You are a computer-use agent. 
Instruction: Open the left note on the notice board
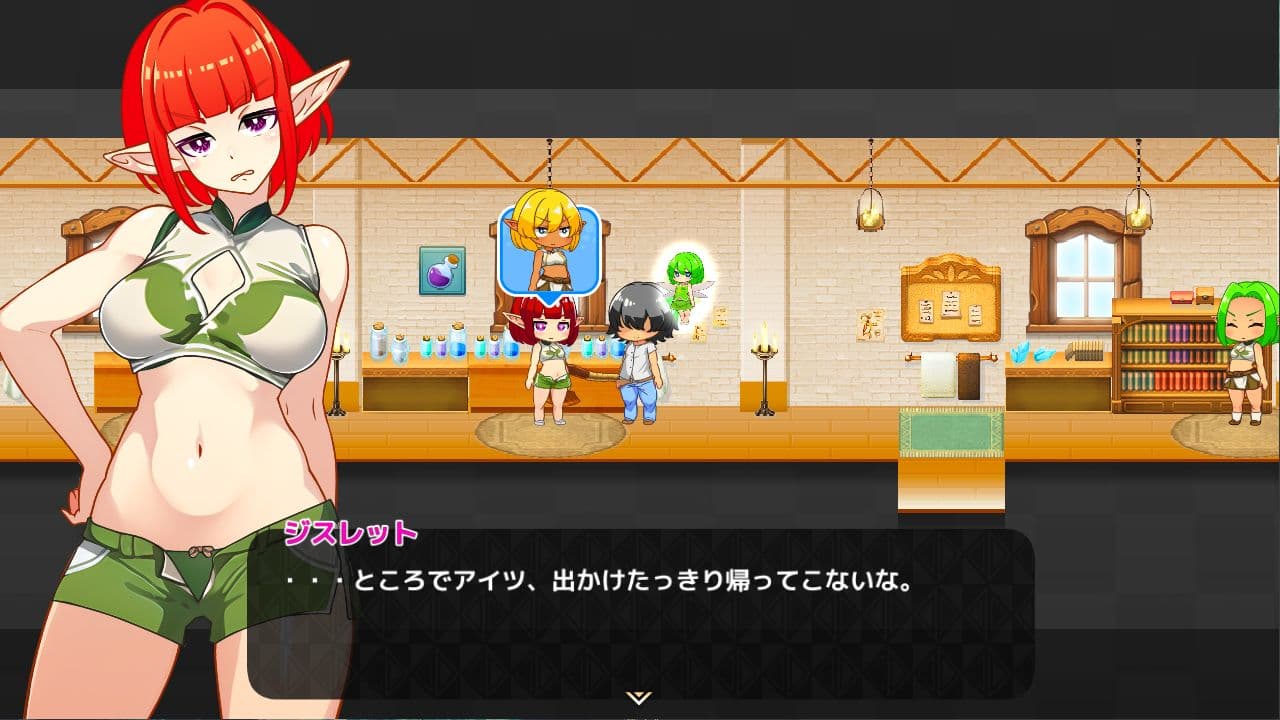[926, 311]
